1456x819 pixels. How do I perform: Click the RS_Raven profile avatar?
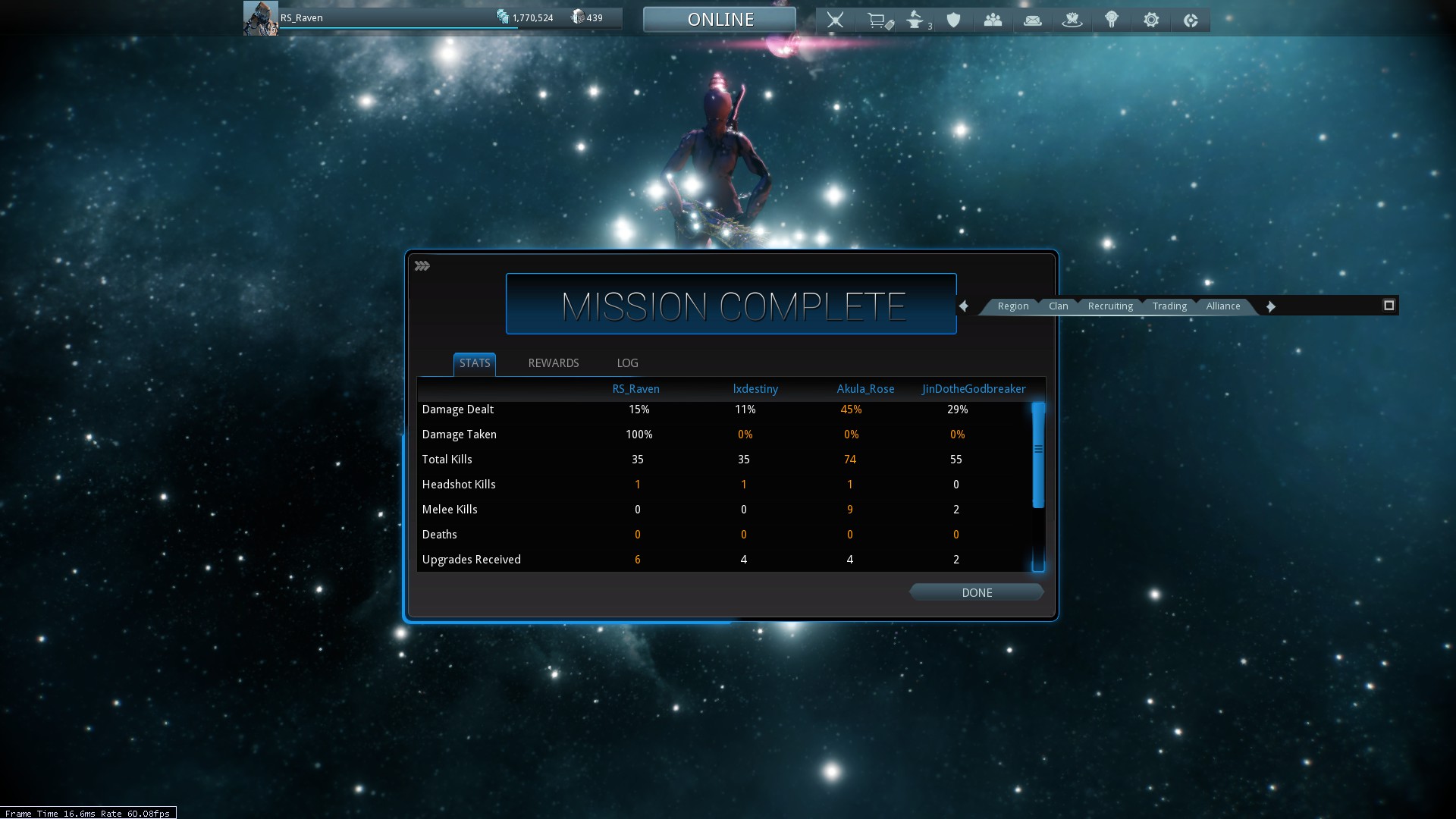click(260, 18)
